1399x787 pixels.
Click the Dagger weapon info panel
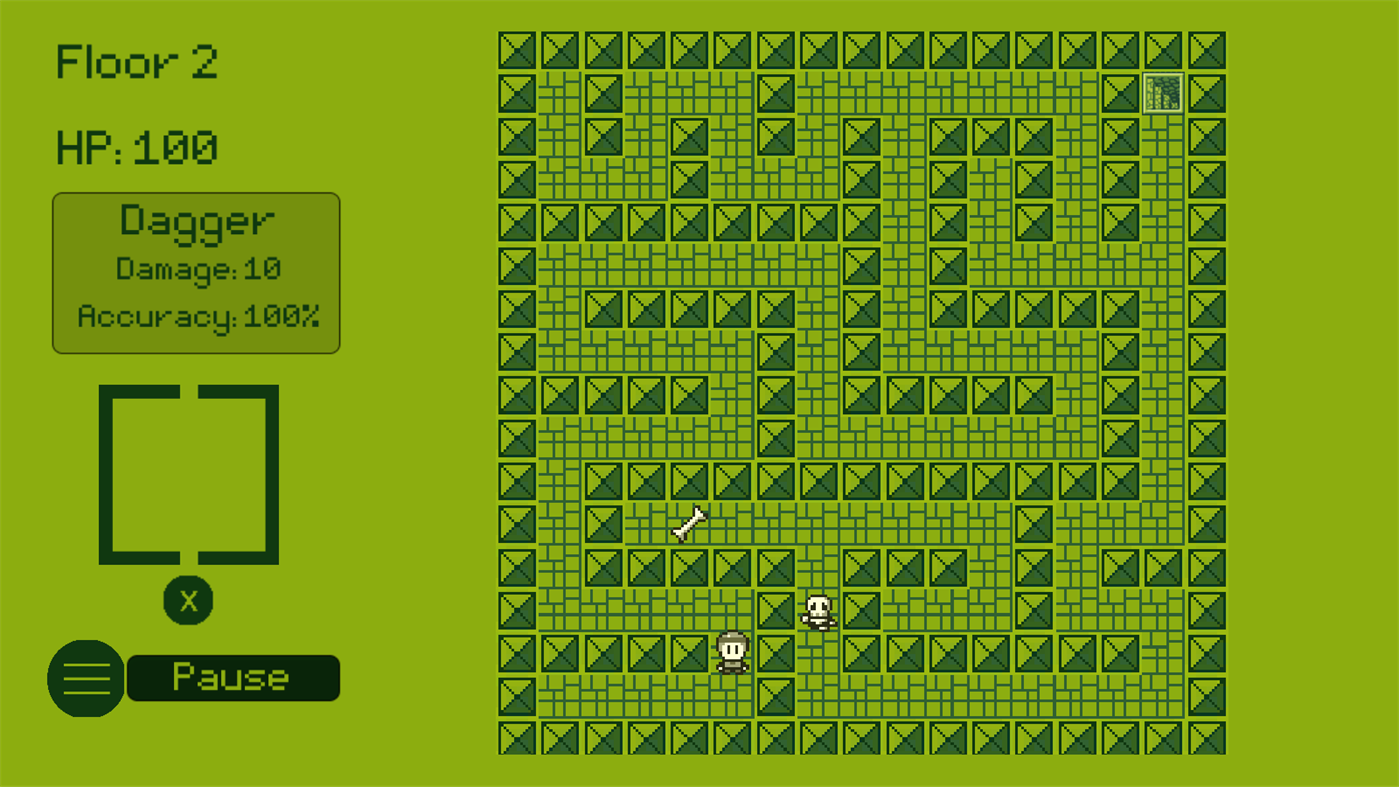tap(196, 272)
